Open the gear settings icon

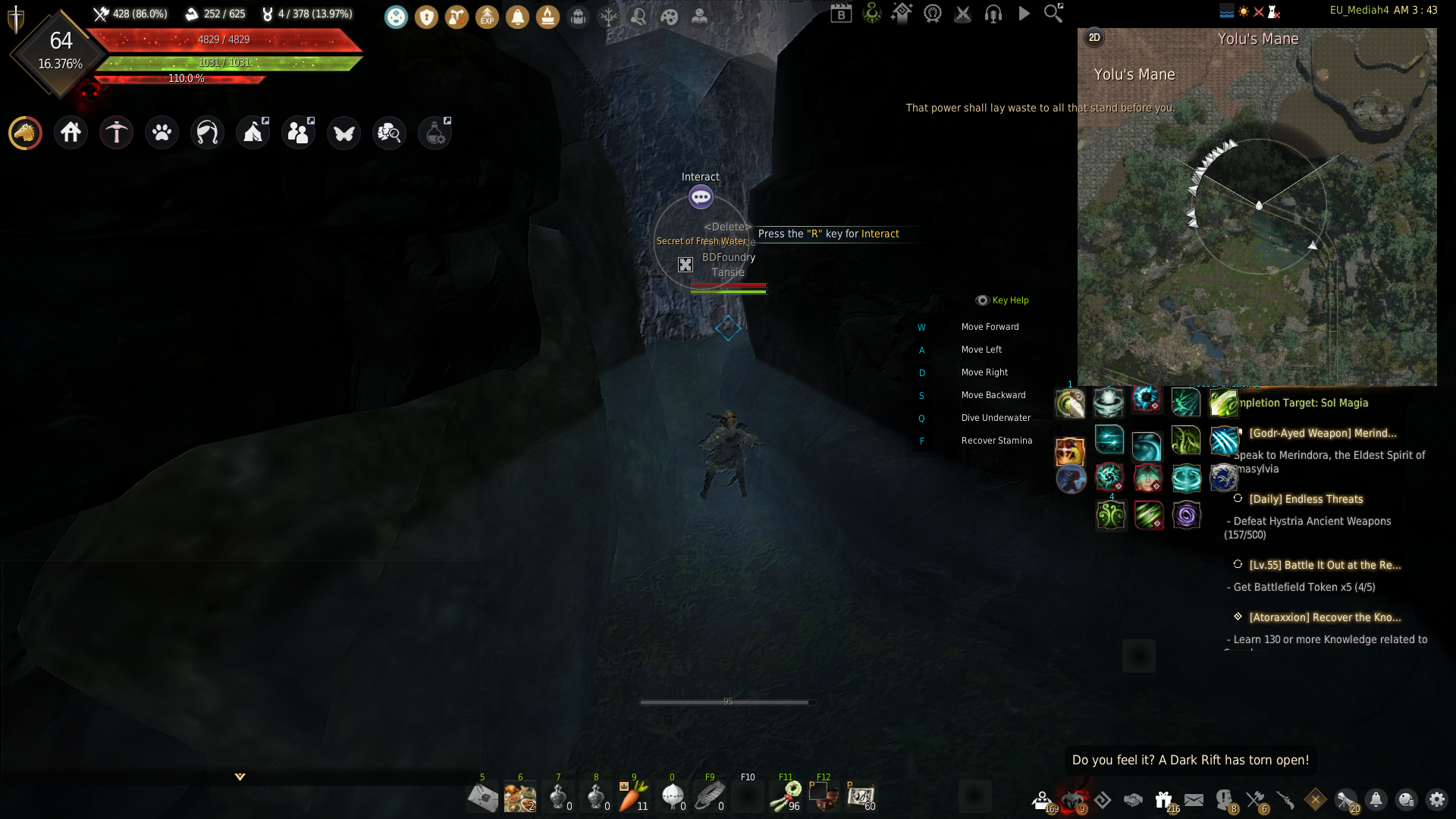[1436, 799]
